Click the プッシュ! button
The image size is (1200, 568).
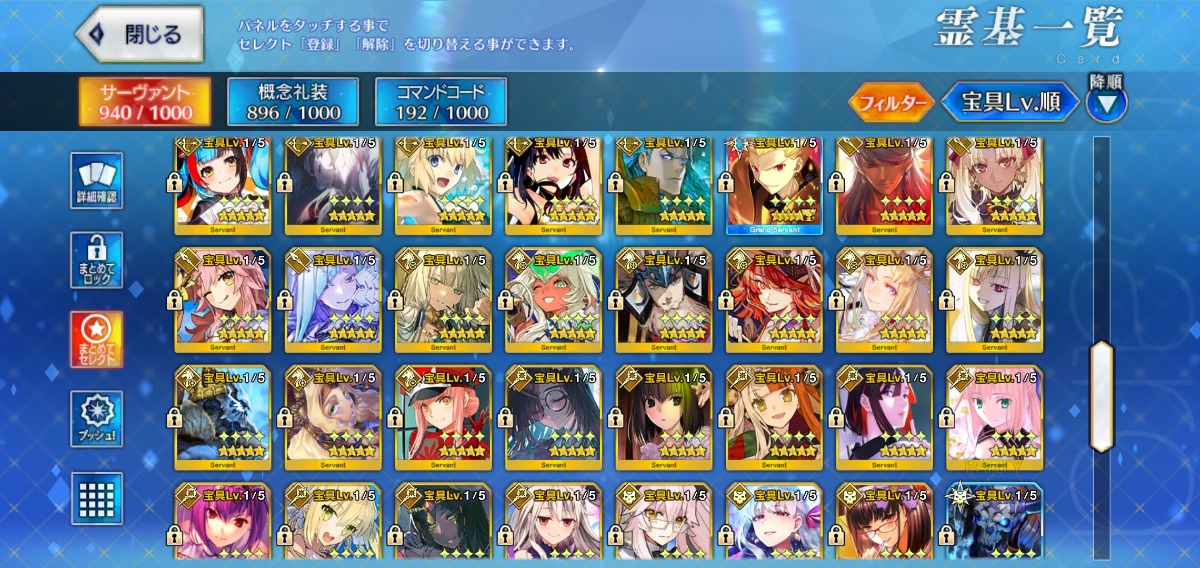coord(97,419)
